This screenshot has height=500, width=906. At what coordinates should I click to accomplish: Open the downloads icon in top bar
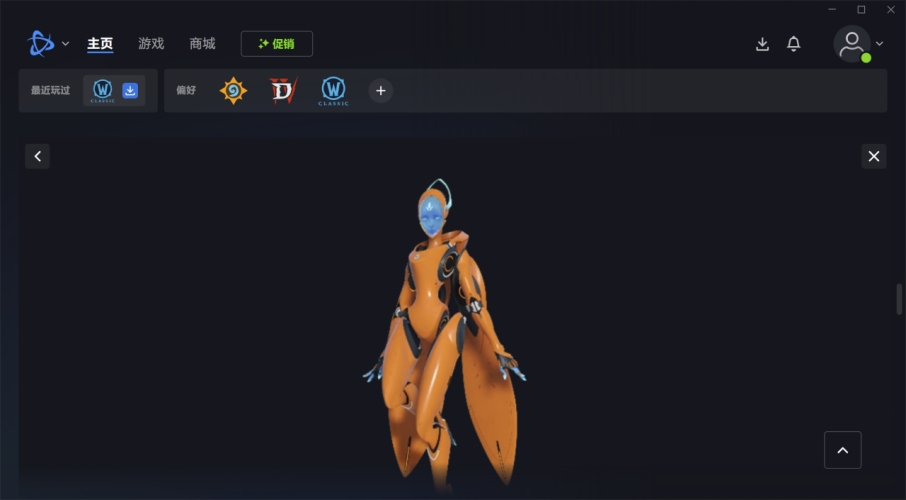pyautogui.click(x=762, y=44)
